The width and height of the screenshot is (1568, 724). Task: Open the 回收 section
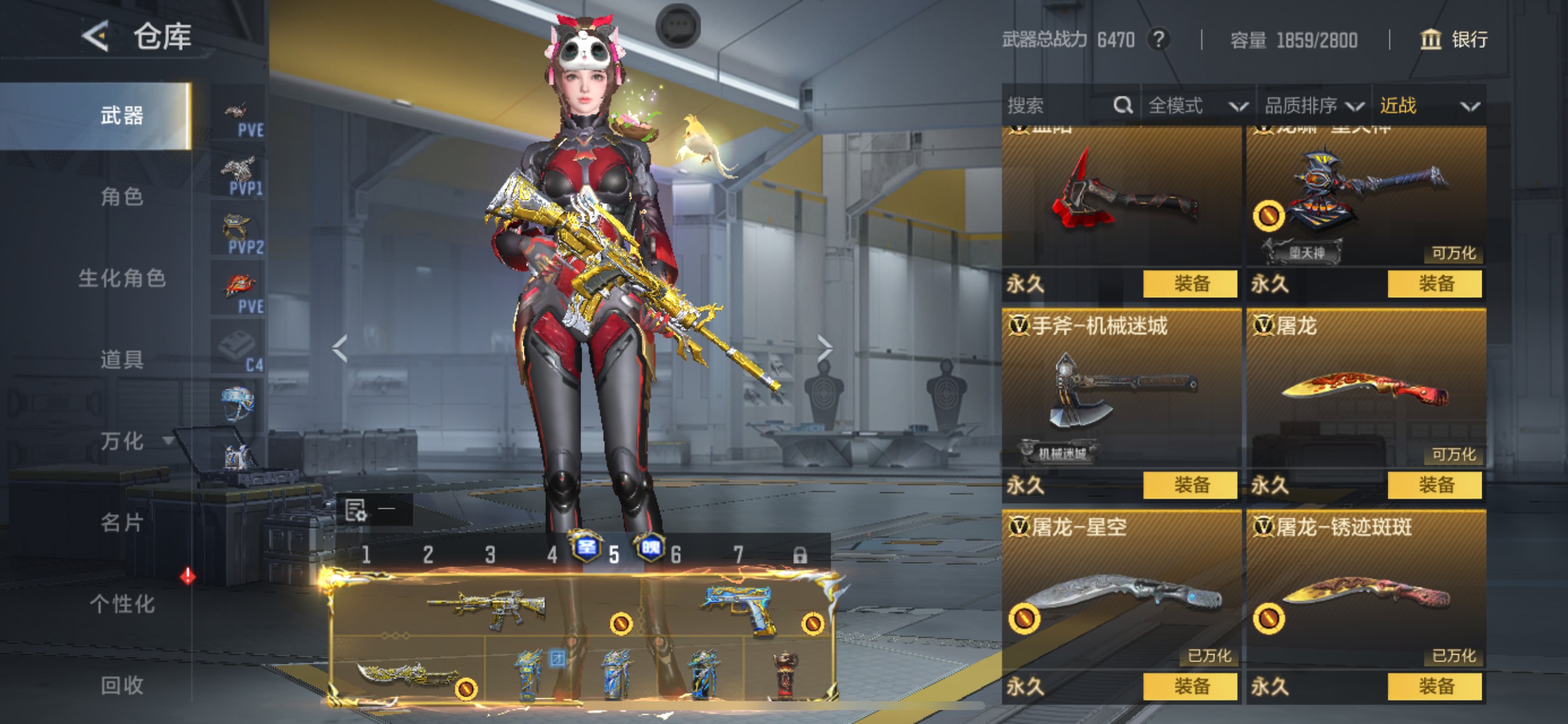[x=122, y=686]
